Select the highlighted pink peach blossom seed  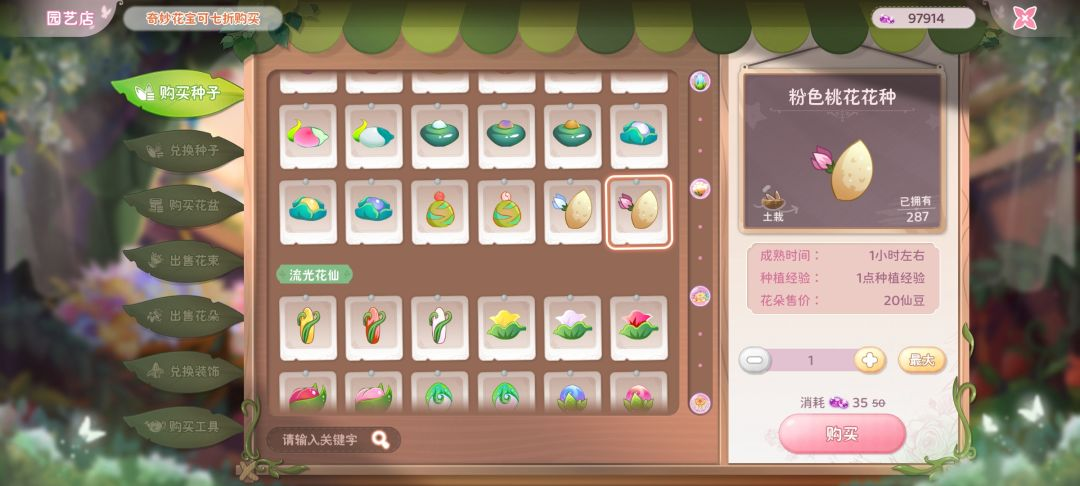coord(639,211)
